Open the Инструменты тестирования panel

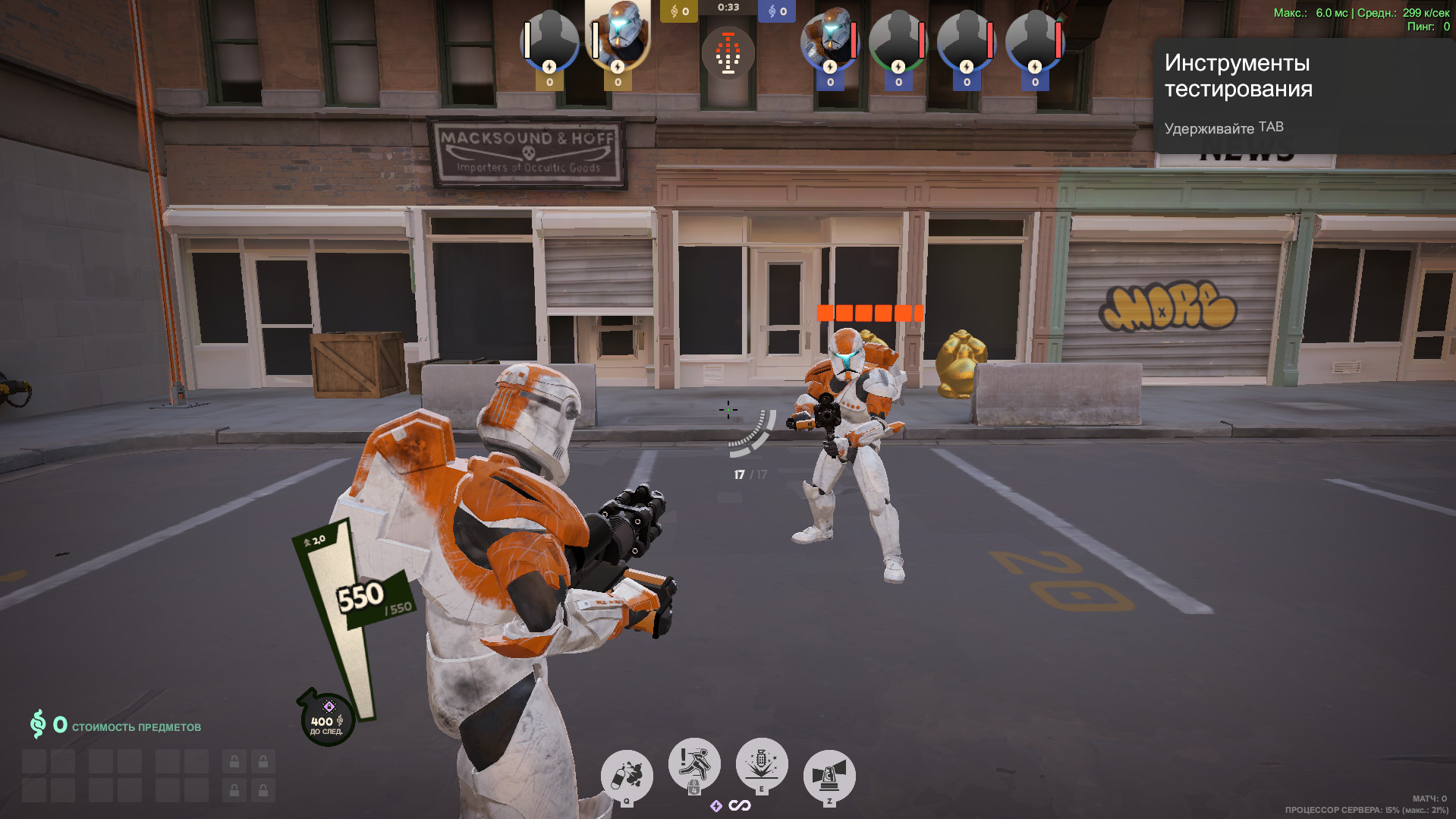1237,76
